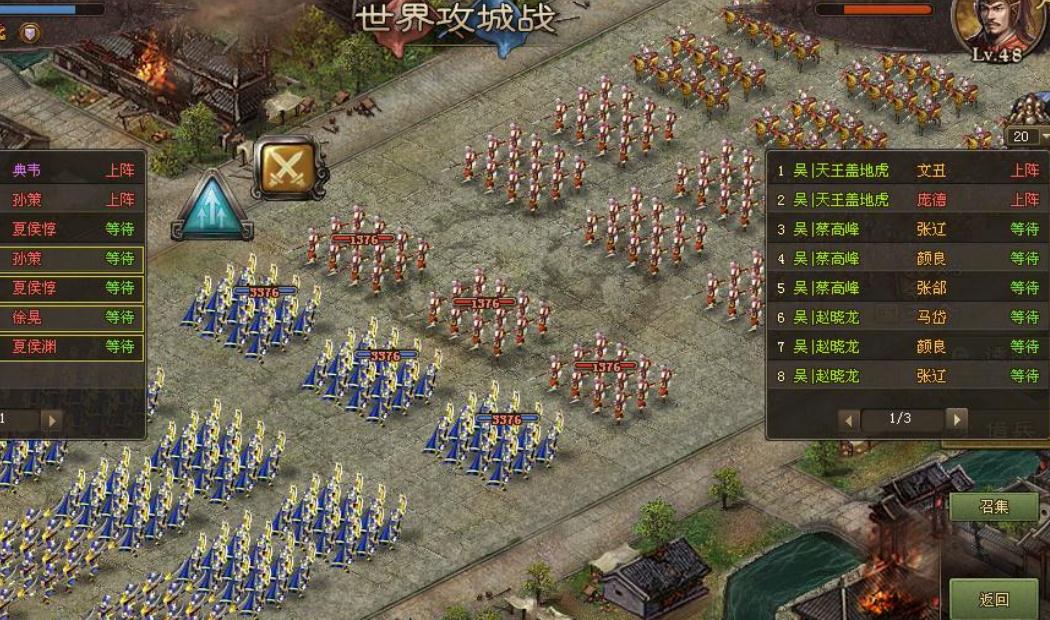Select the 夏侯渊 row in the left list

point(70,347)
